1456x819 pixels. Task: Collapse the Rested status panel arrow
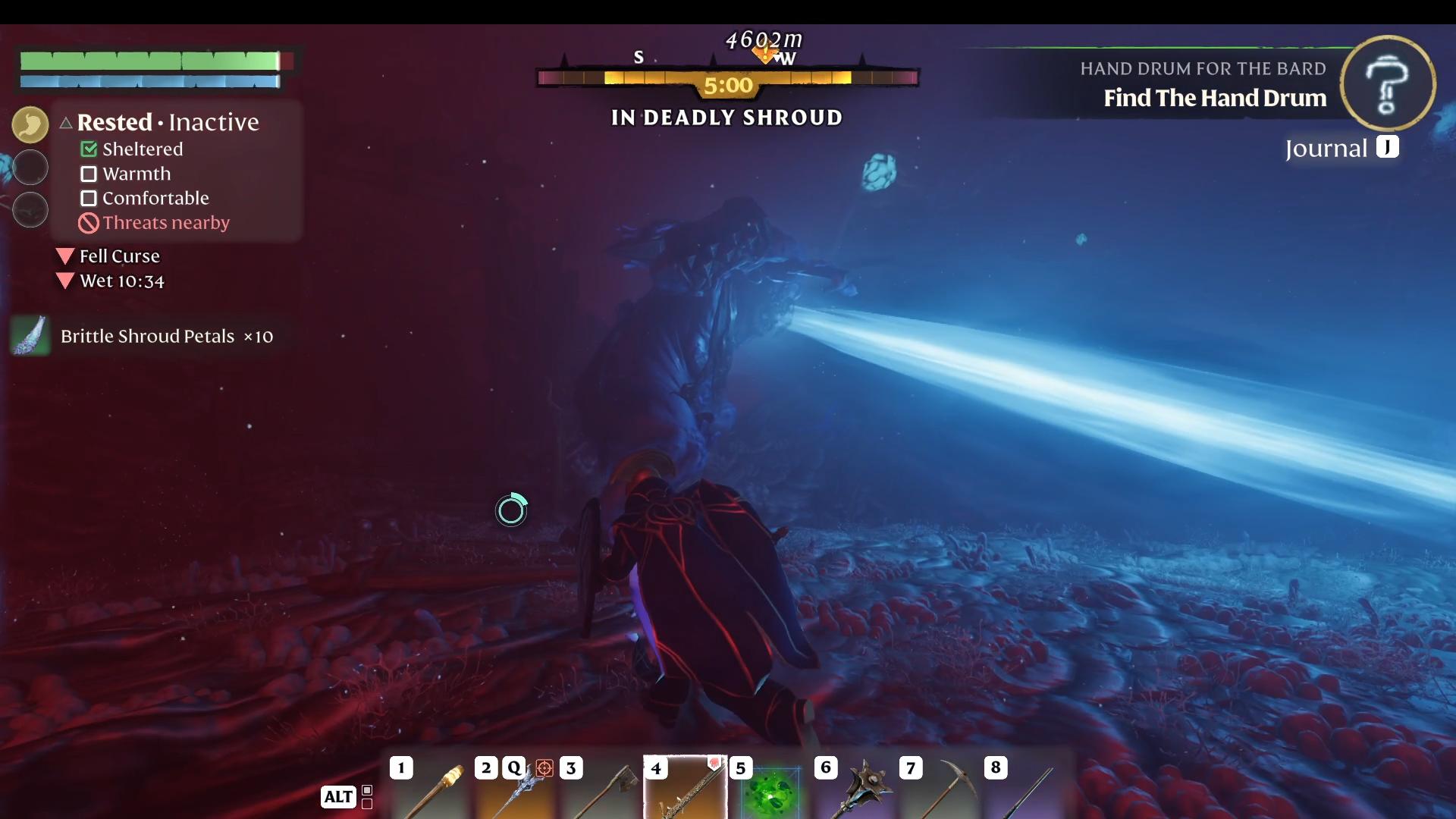point(66,122)
